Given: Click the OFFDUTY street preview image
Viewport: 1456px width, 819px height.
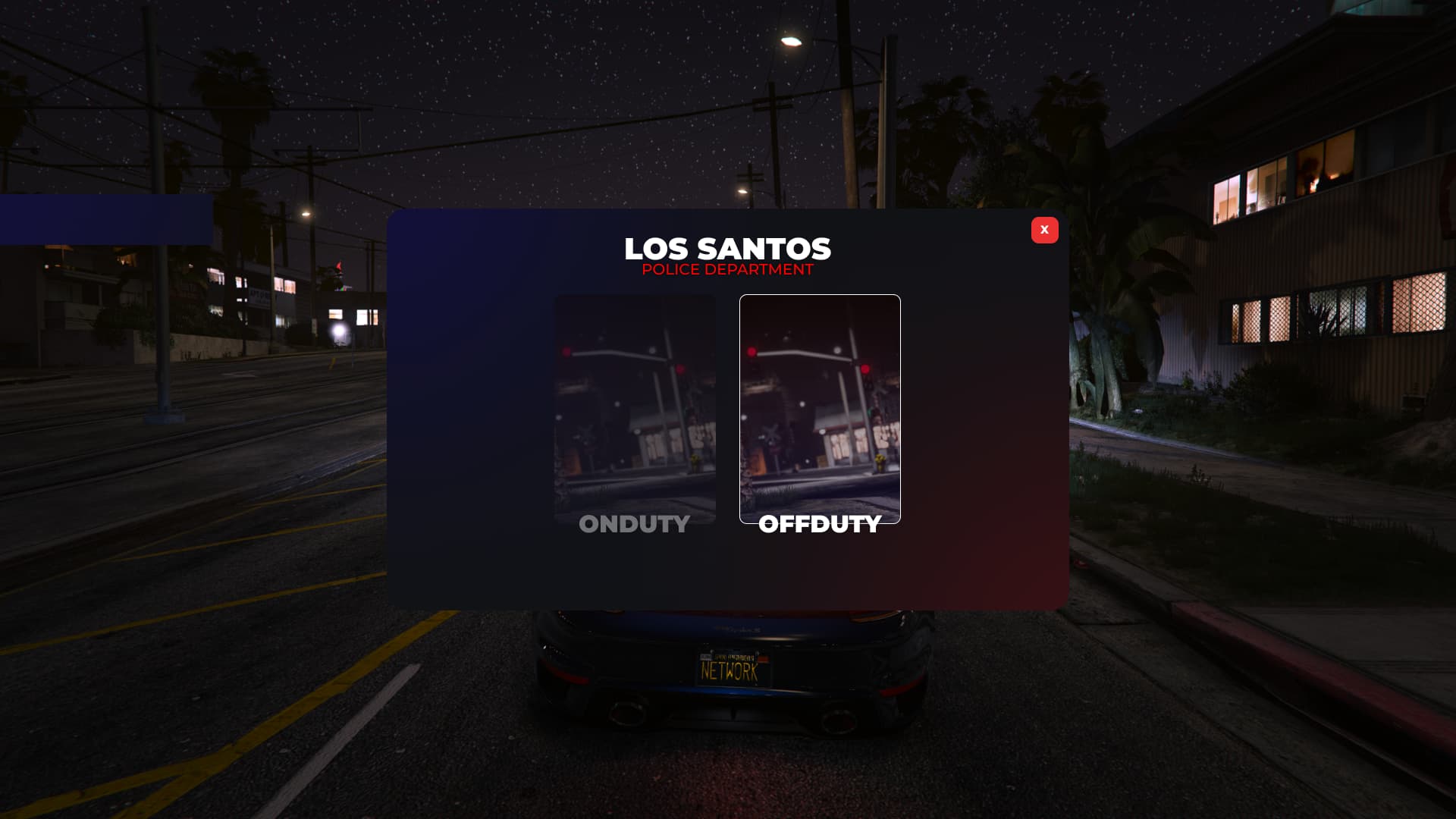Looking at the screenshot, I should coord(820,394).
